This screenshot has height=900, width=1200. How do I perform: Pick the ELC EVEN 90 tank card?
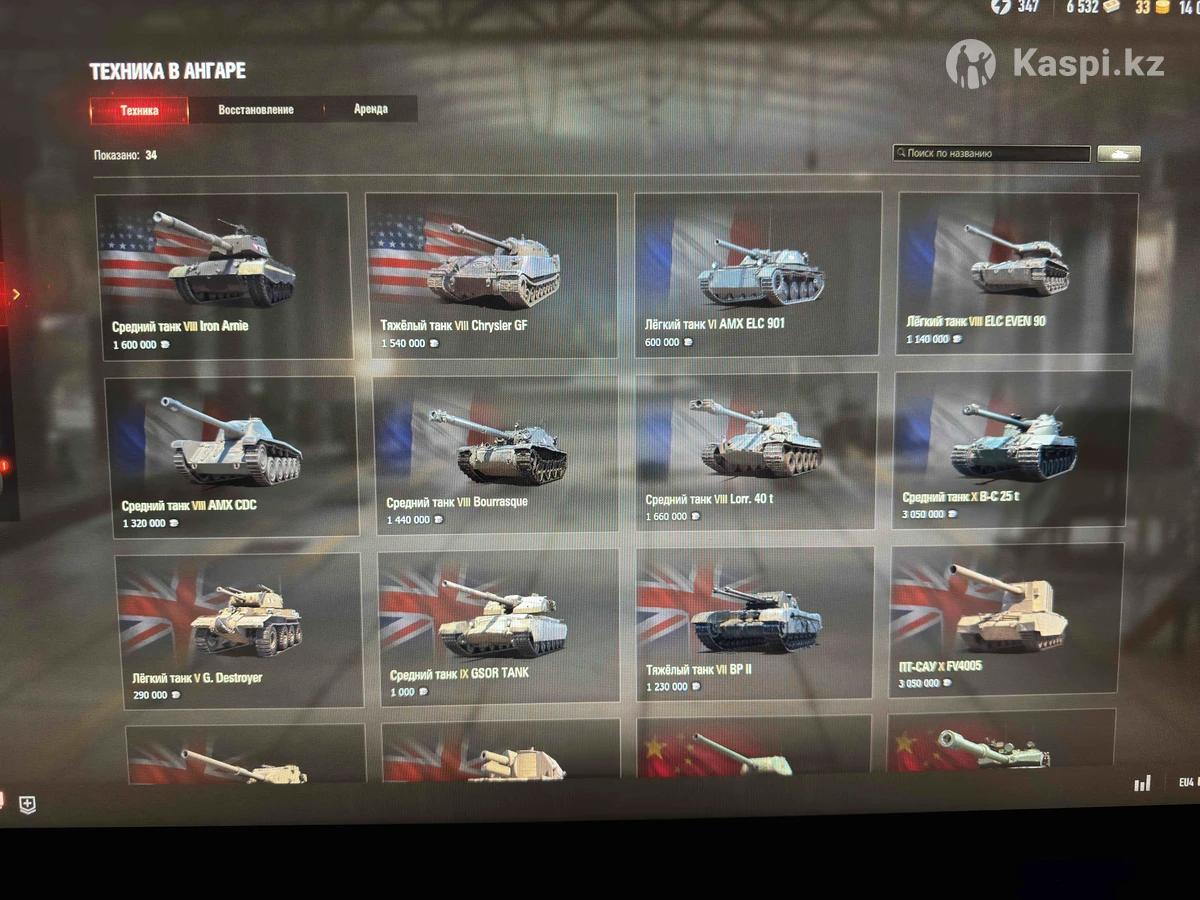pos(1017,272)
